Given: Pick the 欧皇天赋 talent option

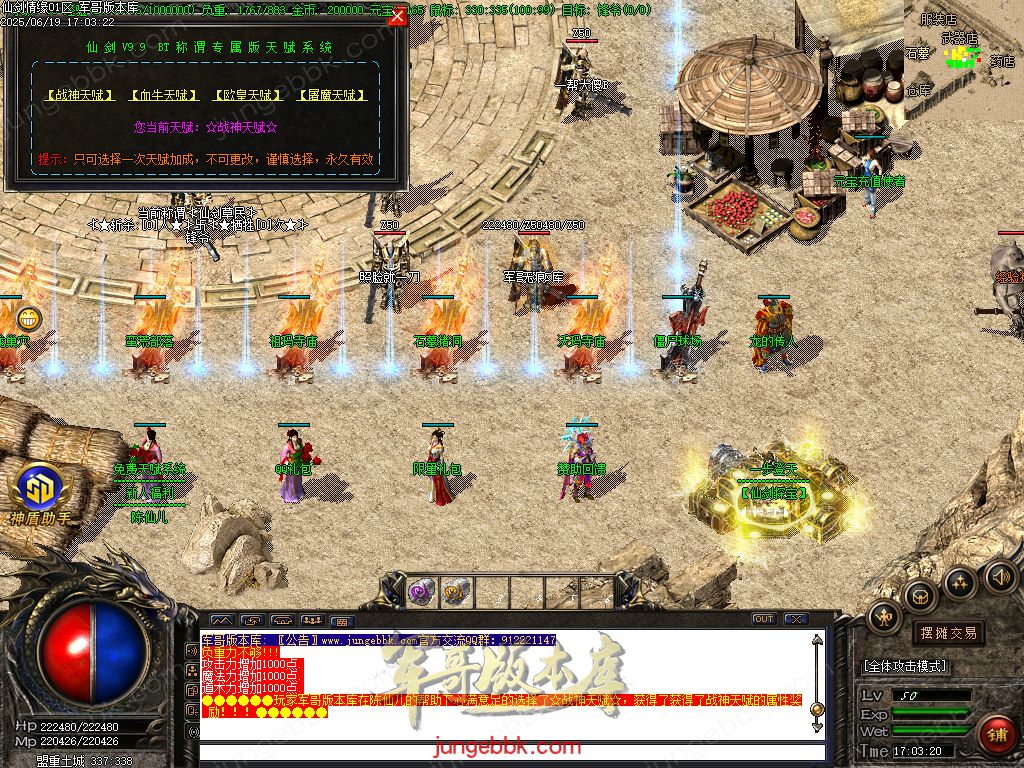Looking at the screenshot, I should (247, 95).
